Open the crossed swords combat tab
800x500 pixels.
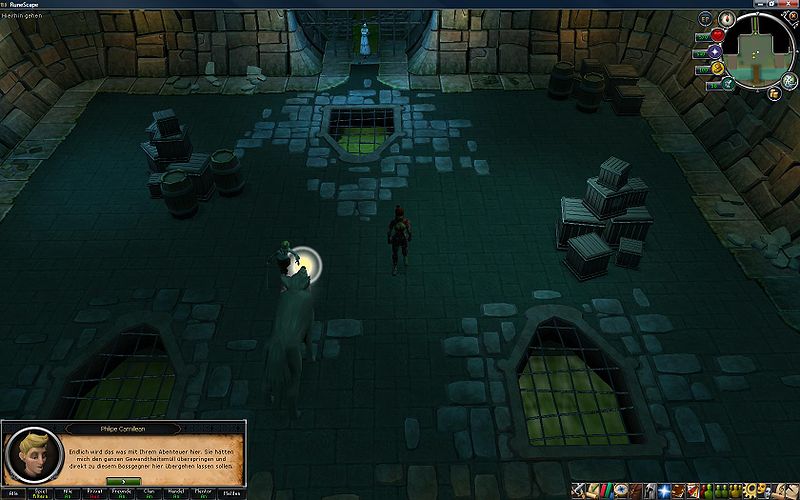point(579,490)
